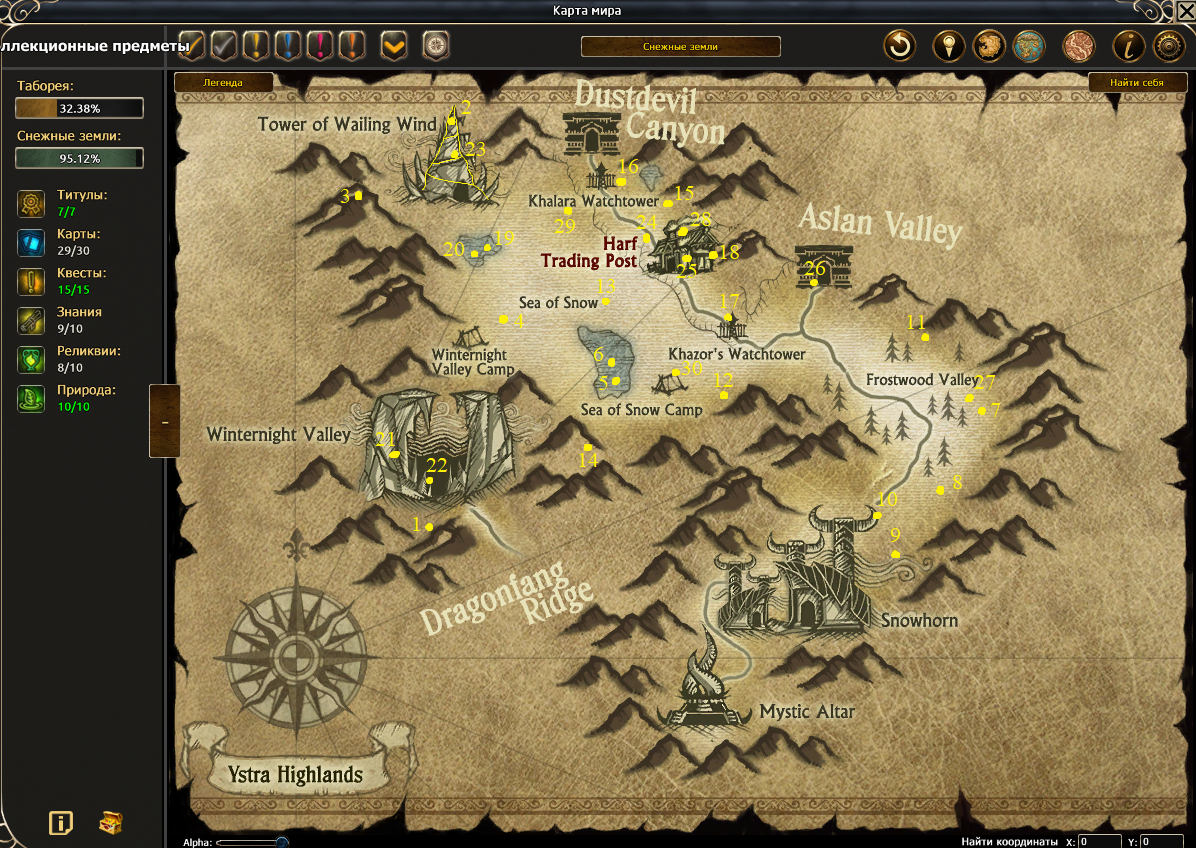Show the info icon in toolbar
The width and height of the screenshot is (1196, 848).
point(1129,46)
